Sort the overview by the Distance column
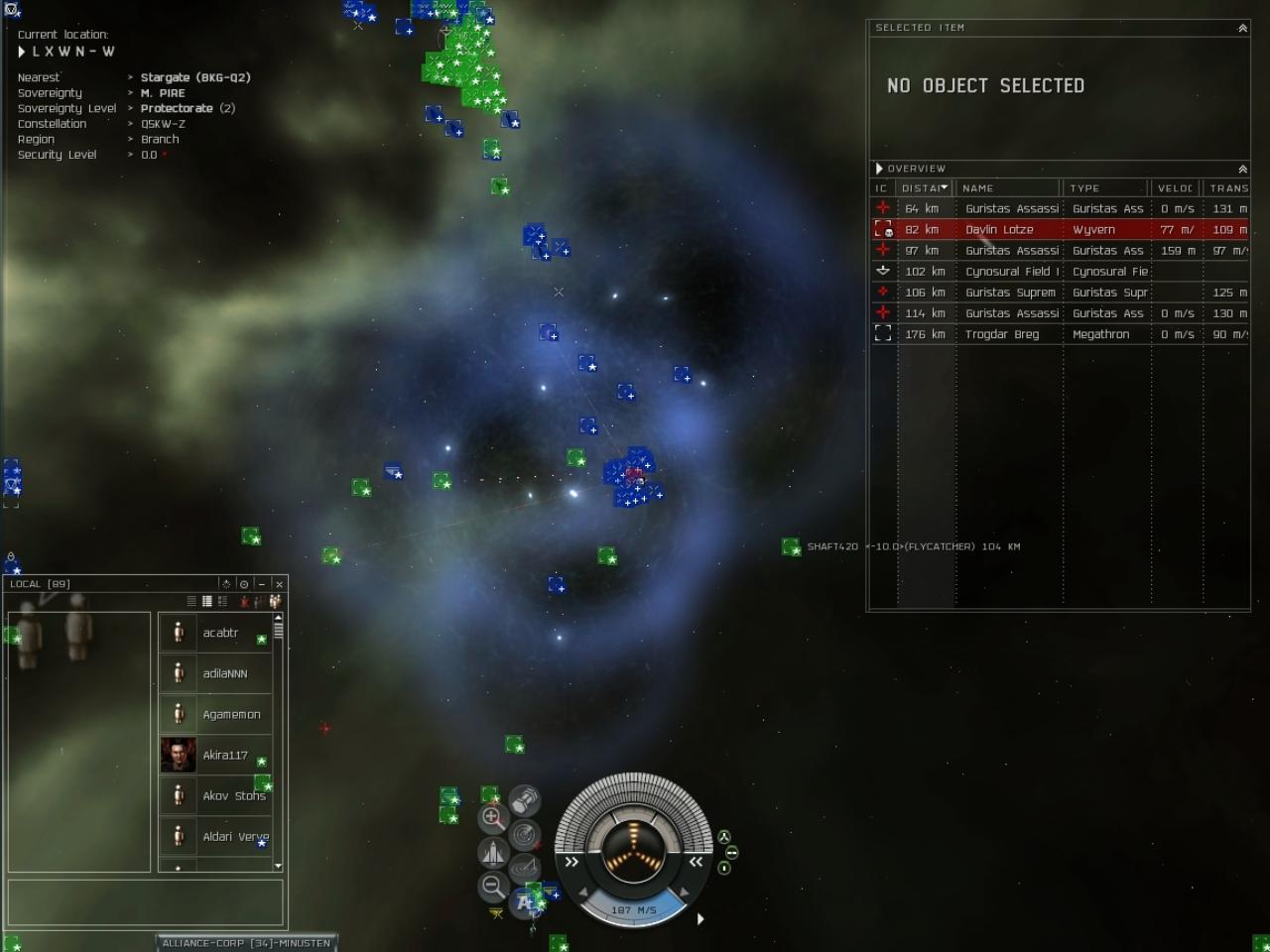This screenshot has height=952, width=1270. coord(924,187)
